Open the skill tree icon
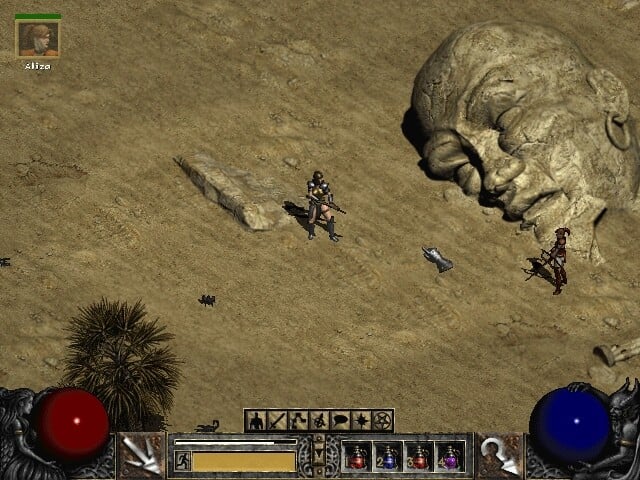 (x=298, y=421)
